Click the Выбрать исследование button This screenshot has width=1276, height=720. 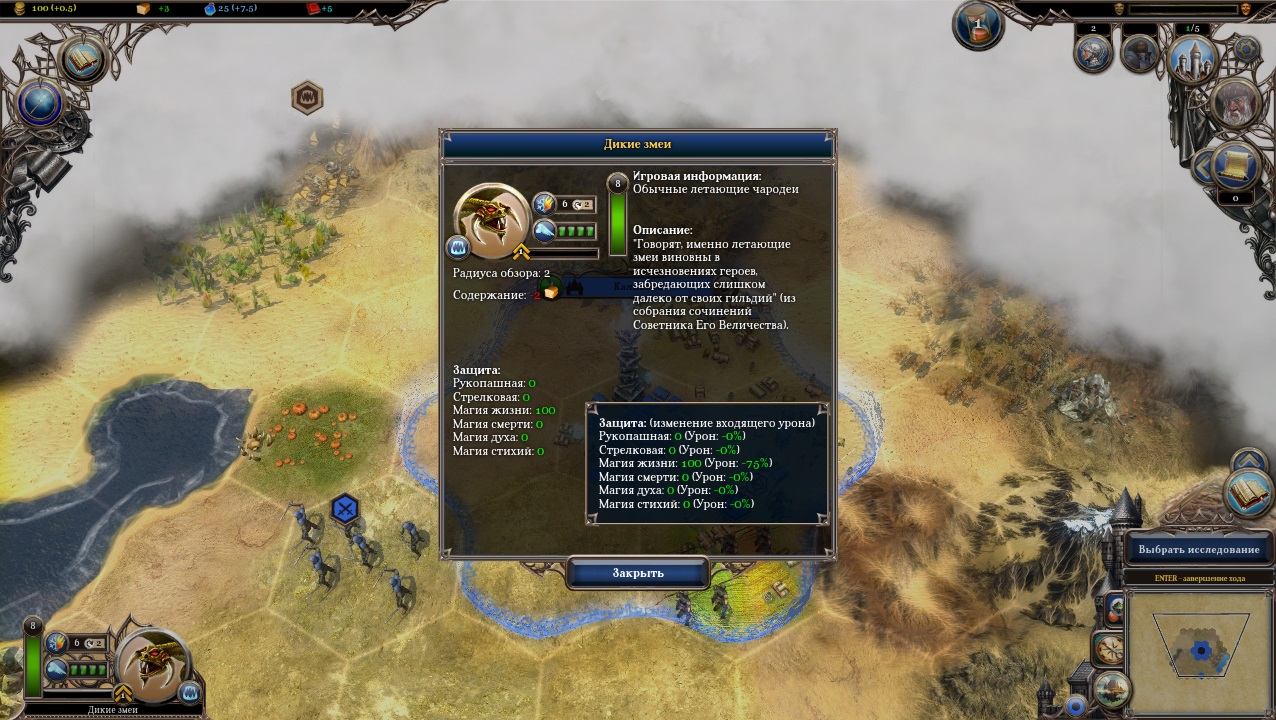tap(1198, 549)
